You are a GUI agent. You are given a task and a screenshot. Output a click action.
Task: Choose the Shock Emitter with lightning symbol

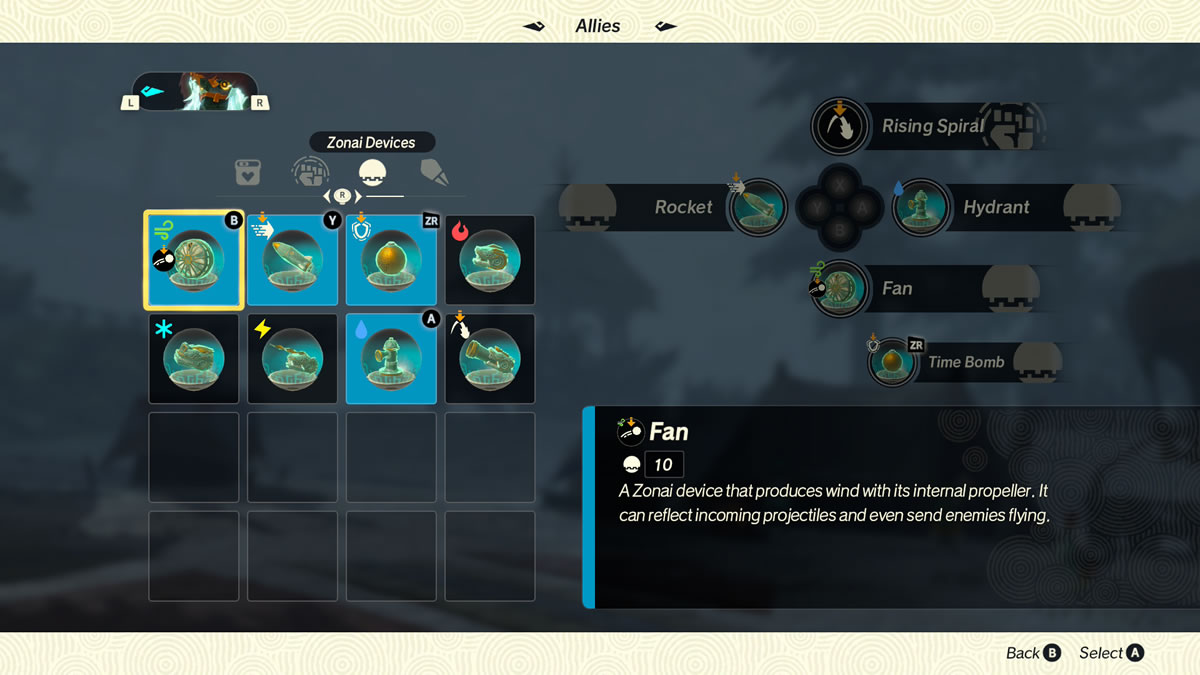pos(292,358)
